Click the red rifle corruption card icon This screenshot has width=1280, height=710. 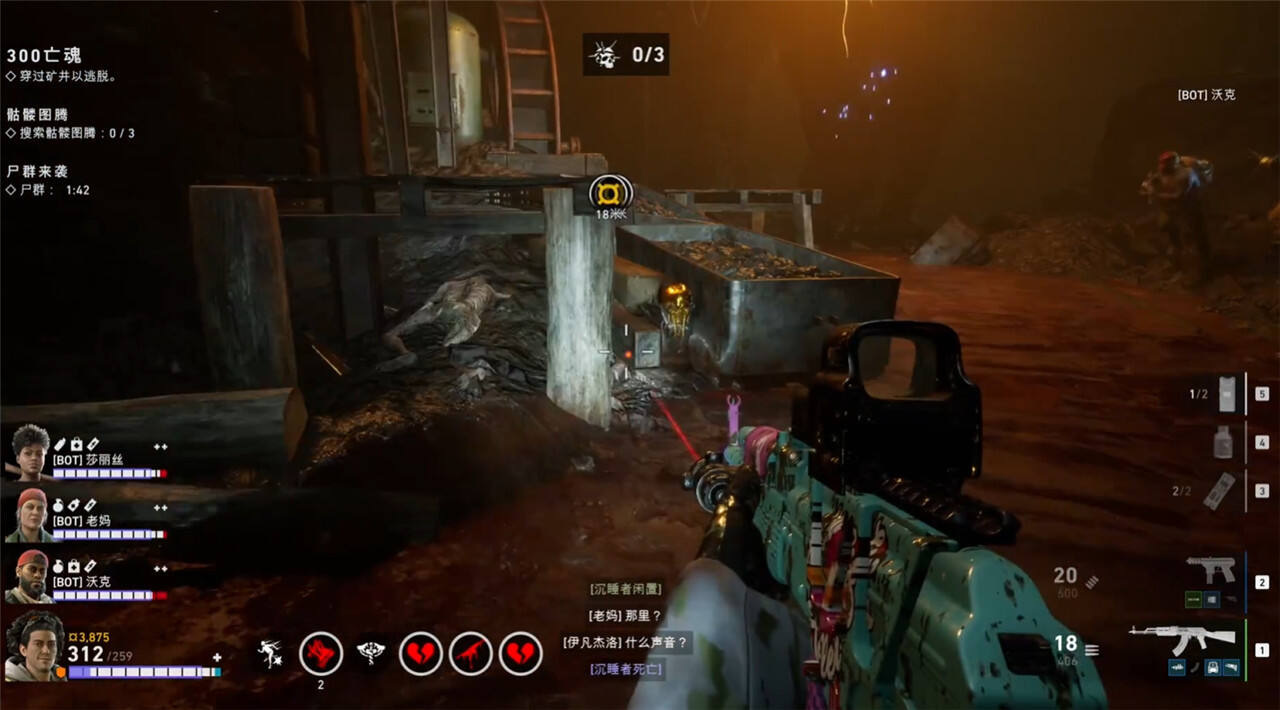[471, 653]
